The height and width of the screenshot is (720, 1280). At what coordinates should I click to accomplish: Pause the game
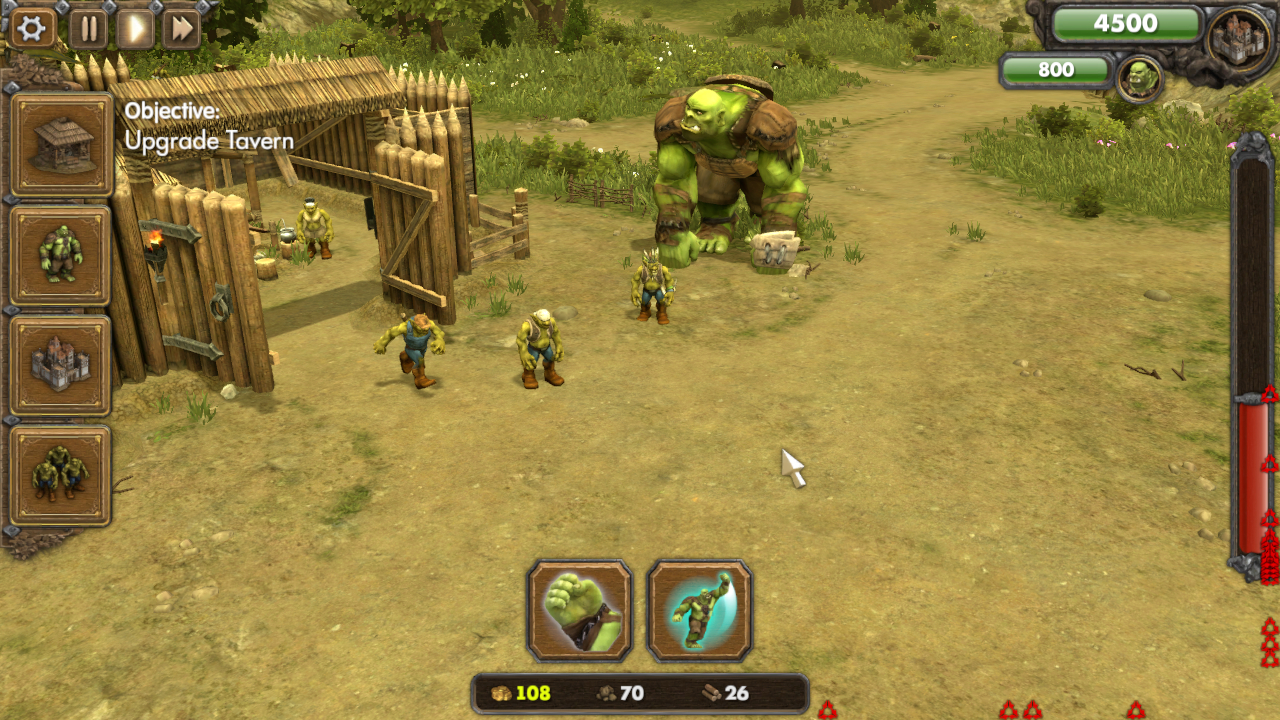pos(87,27)
